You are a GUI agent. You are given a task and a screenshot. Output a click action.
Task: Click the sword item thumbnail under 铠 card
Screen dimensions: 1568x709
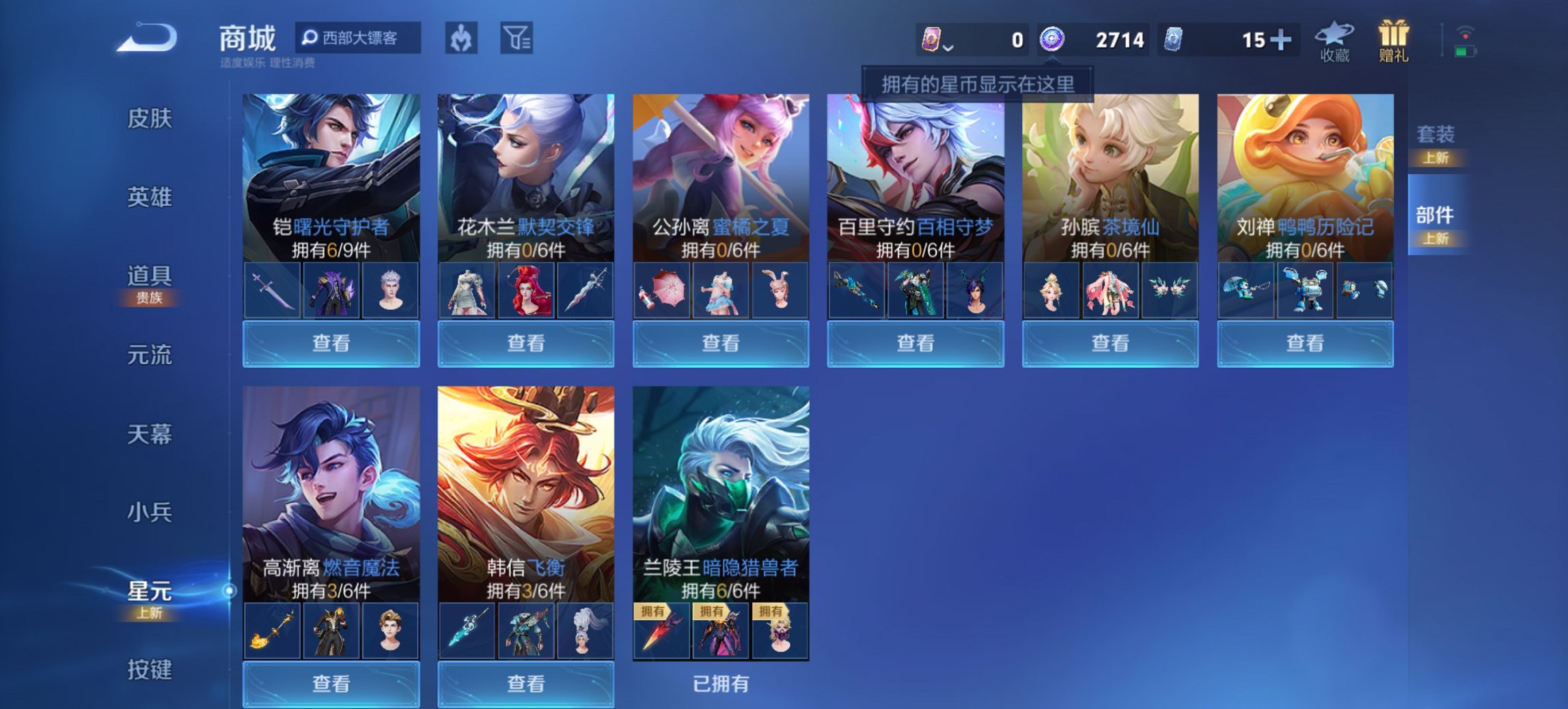point(271,289)
